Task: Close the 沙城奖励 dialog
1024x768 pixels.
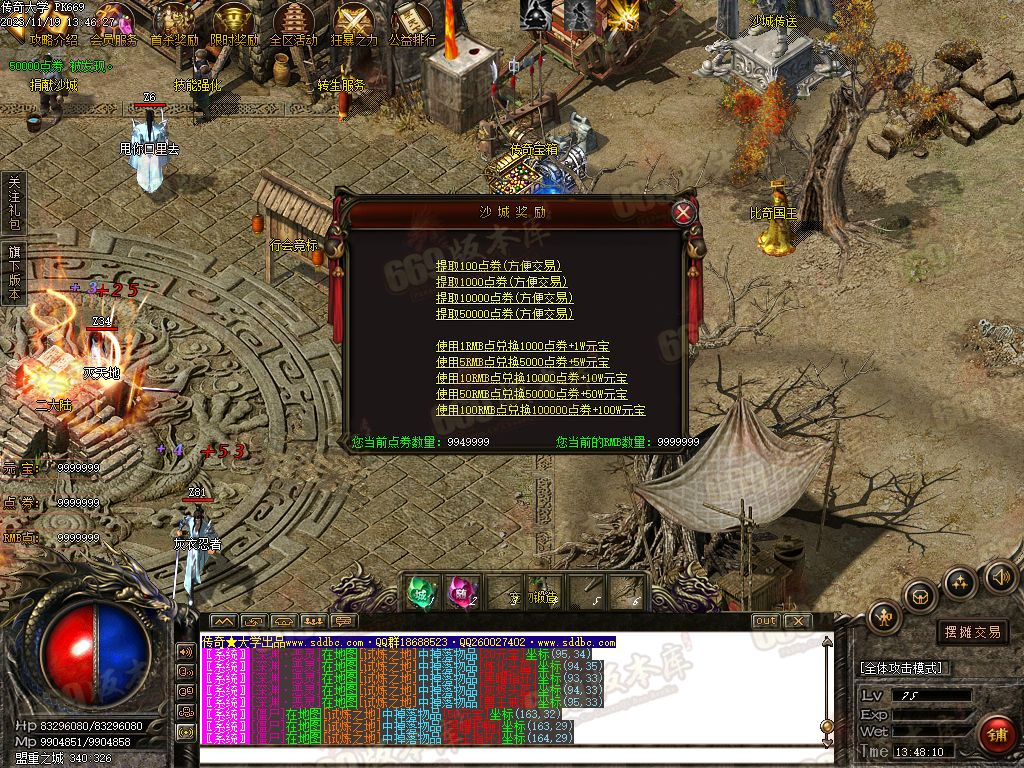Action: (683, 212)
